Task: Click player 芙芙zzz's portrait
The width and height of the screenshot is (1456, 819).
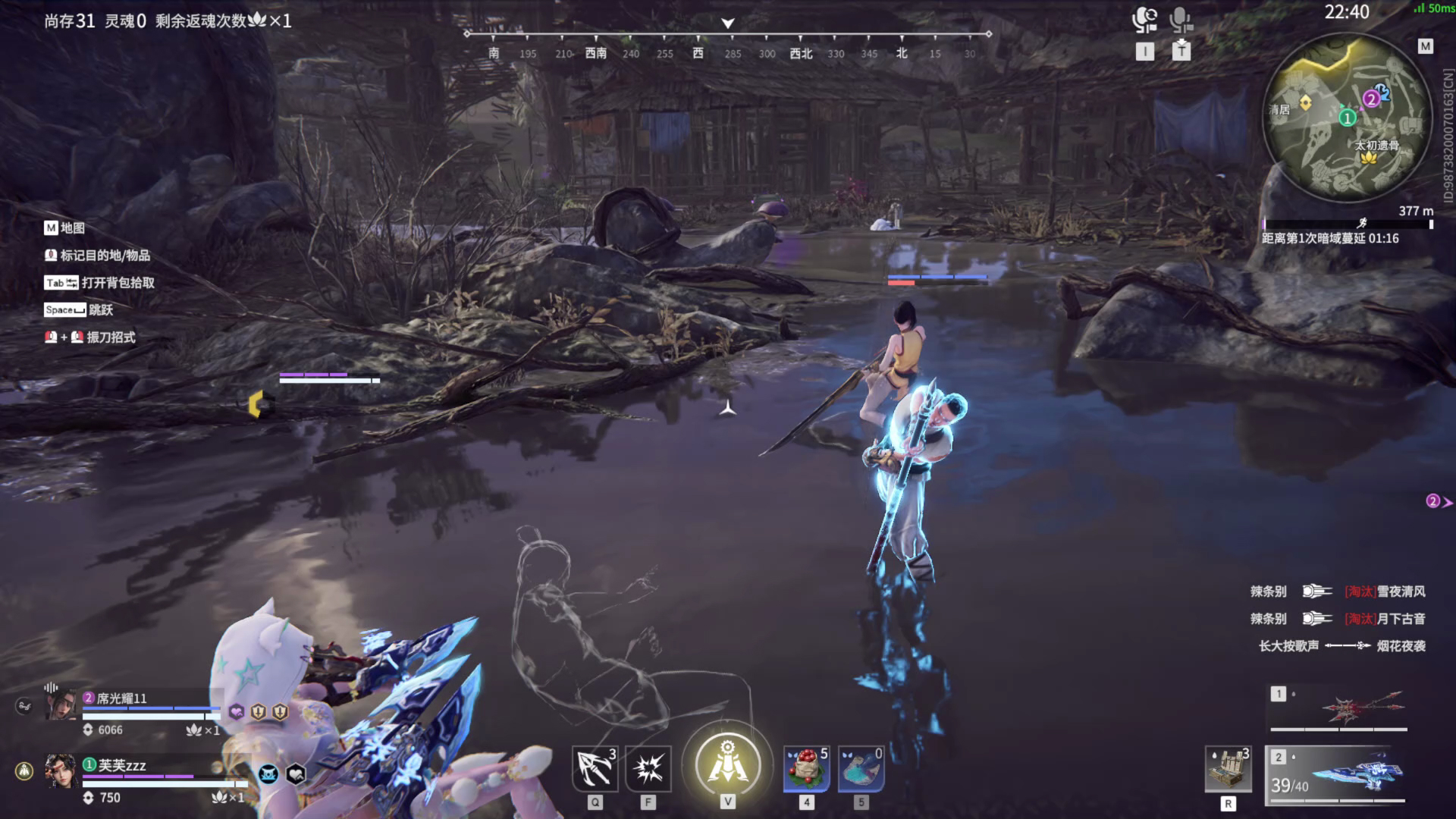Action: 60,771
